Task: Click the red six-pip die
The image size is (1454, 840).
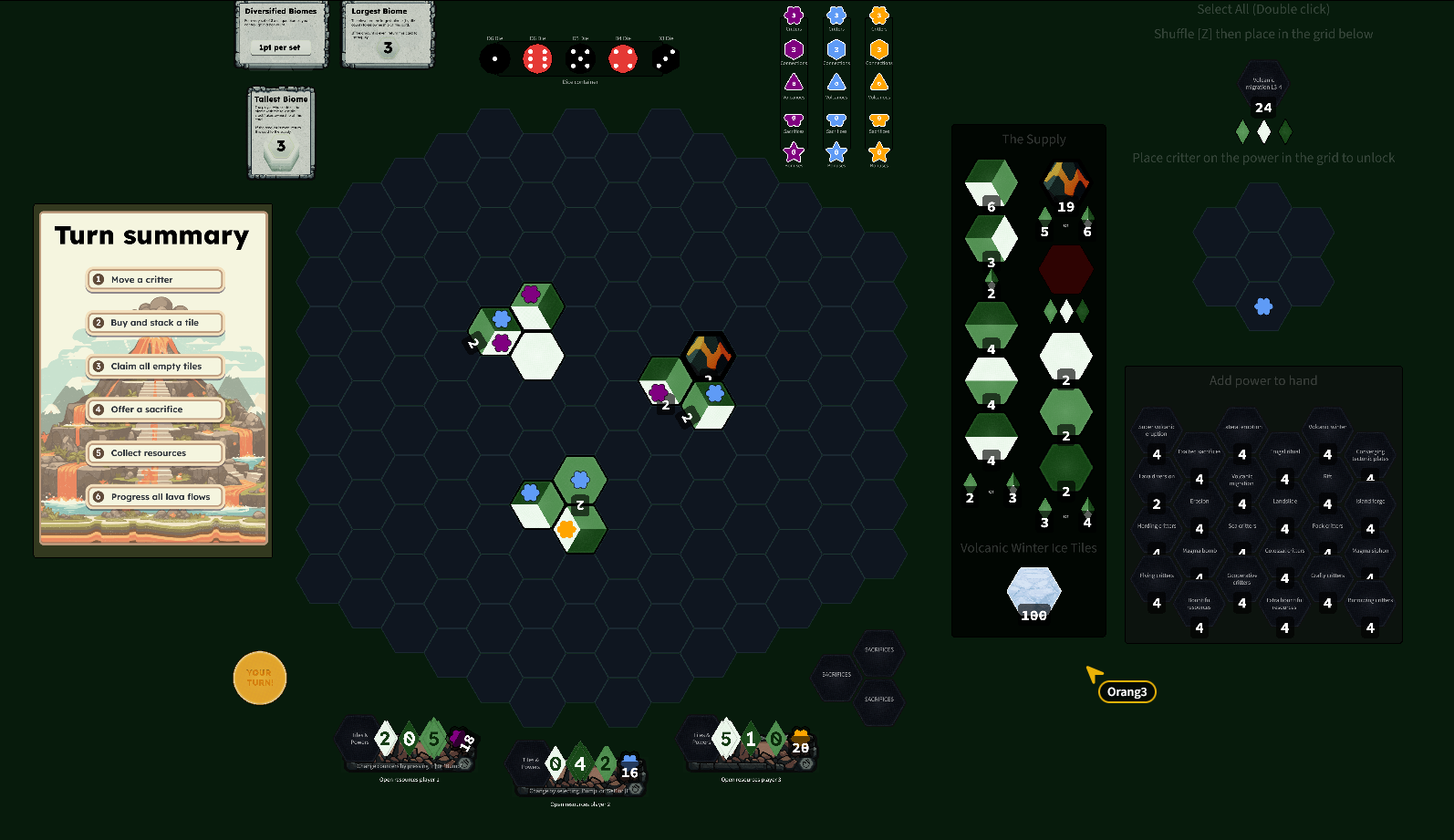Action: (536, 57)
